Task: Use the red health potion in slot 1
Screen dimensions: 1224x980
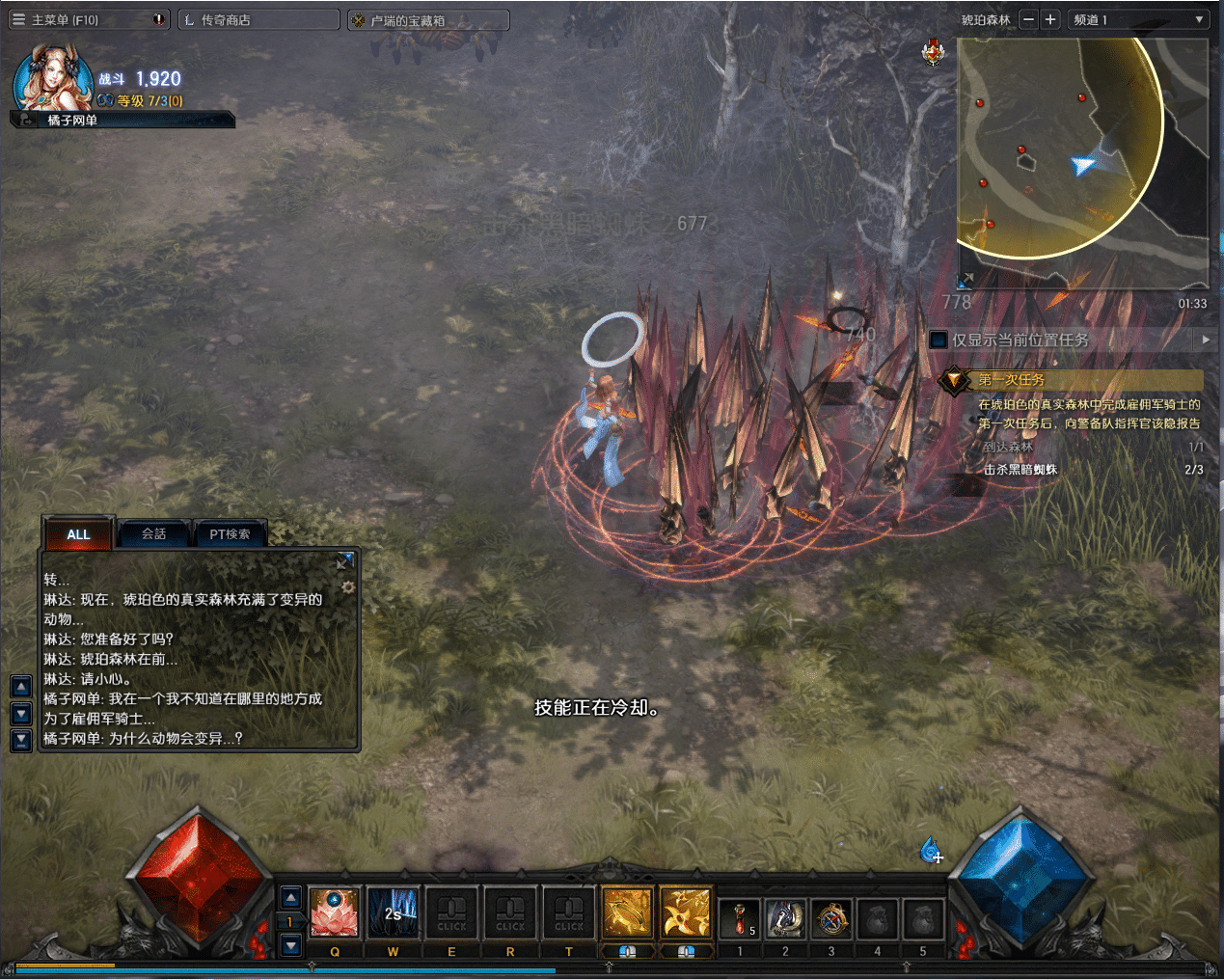Action: [740, 918]
